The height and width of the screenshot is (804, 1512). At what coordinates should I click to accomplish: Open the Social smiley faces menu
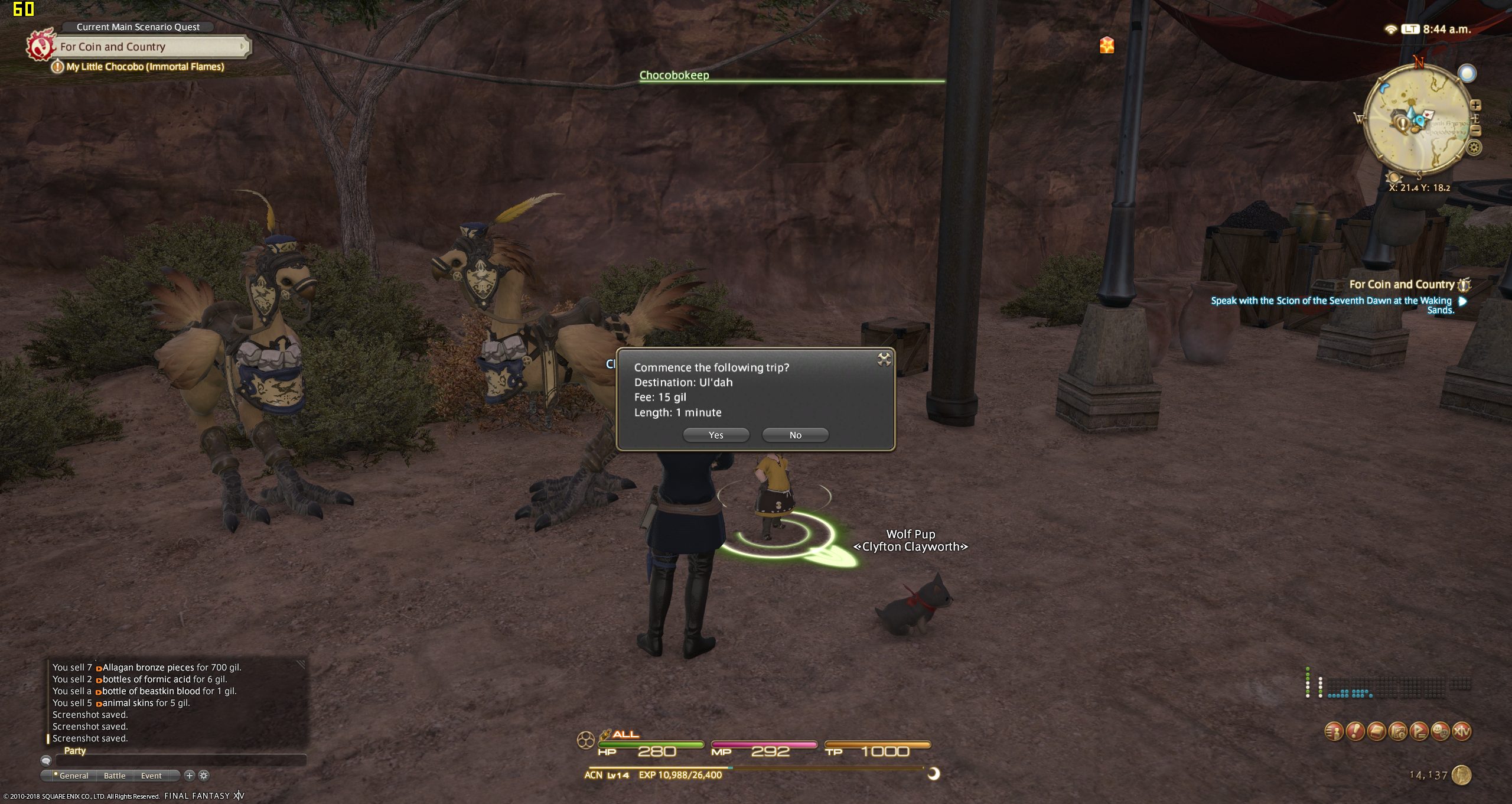(1440, 732)
